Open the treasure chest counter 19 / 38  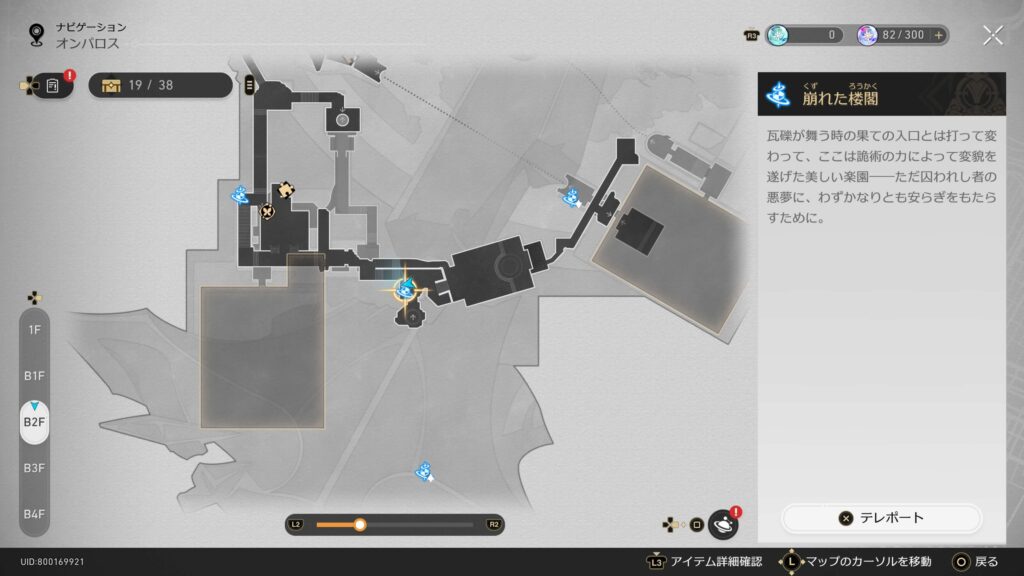pyautogui.click(x=160, y=85)
